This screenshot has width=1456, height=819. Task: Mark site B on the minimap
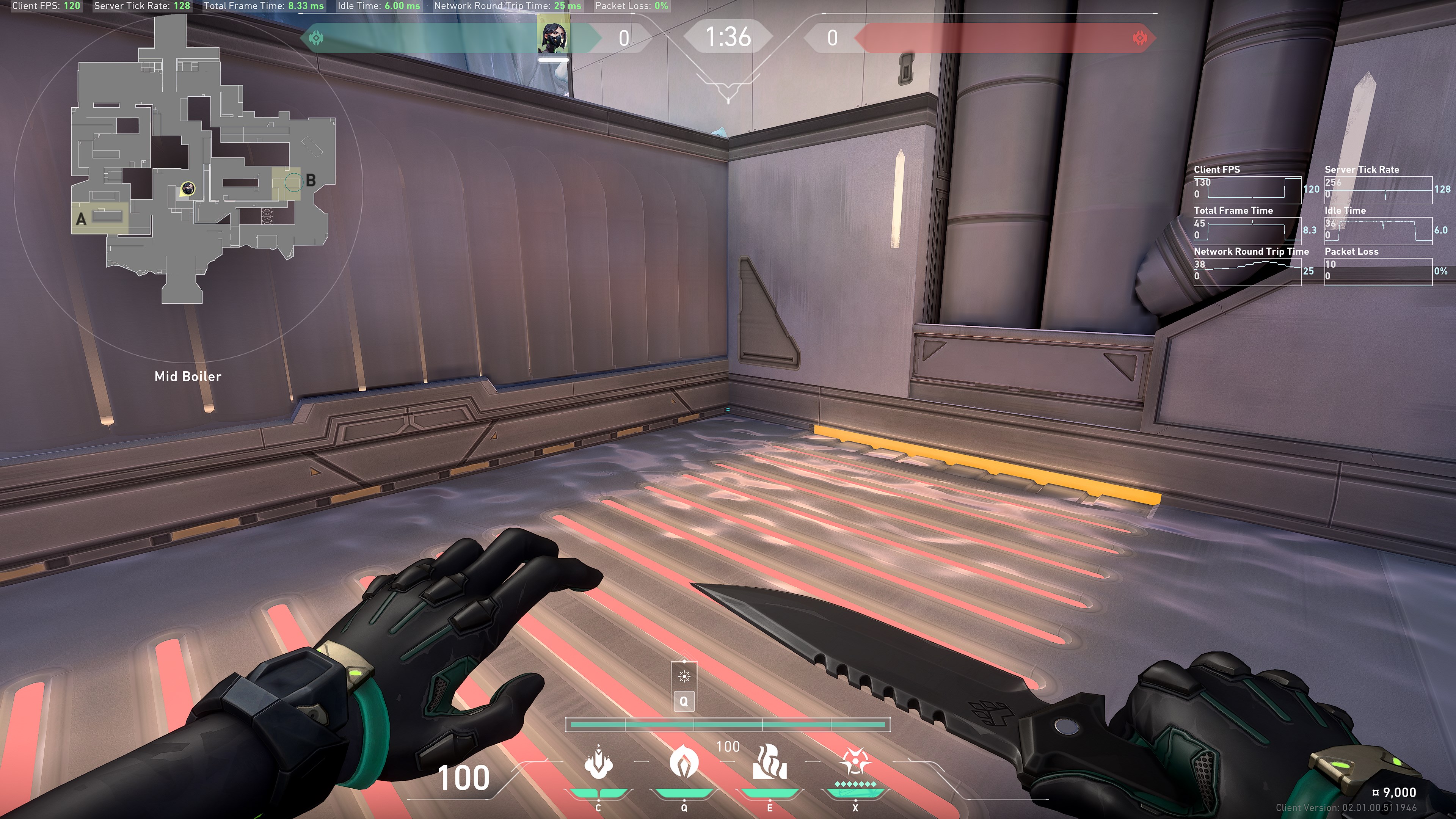(310, 181)
